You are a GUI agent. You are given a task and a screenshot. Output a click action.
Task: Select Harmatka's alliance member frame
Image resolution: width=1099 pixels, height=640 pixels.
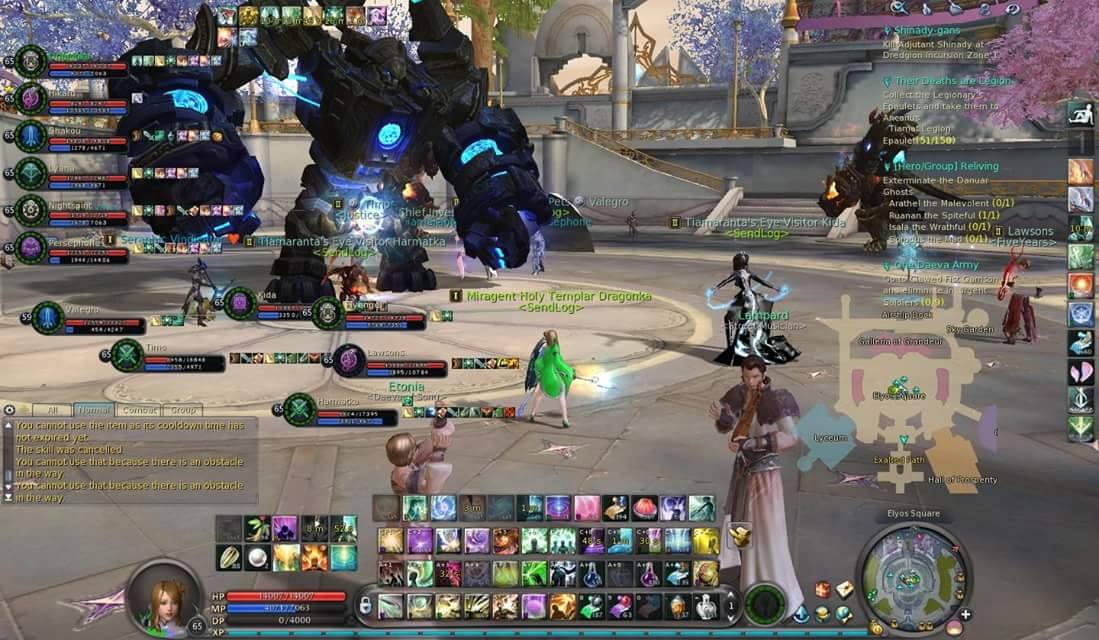300,409
